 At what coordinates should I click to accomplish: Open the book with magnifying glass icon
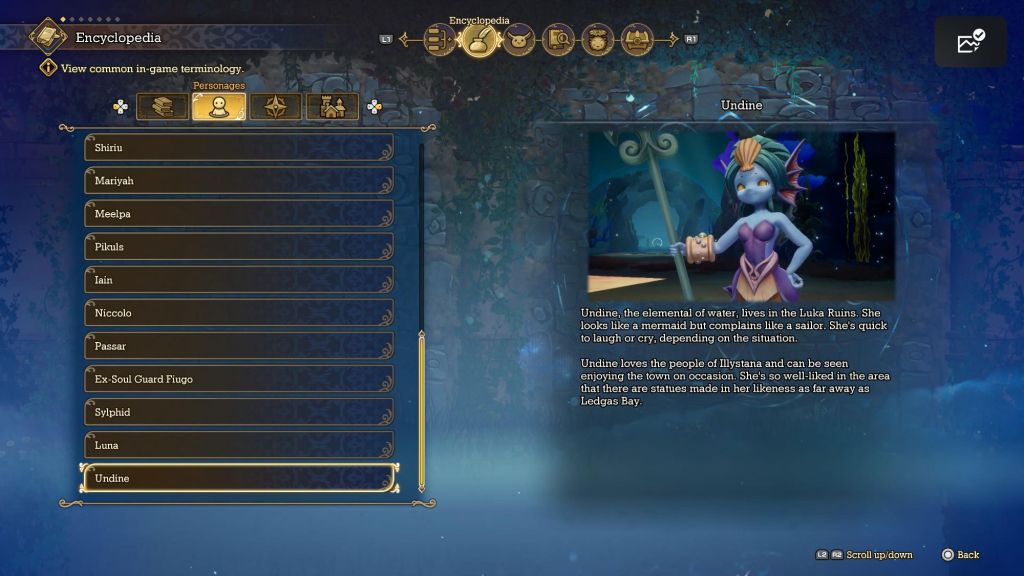[x=558, y=40]
